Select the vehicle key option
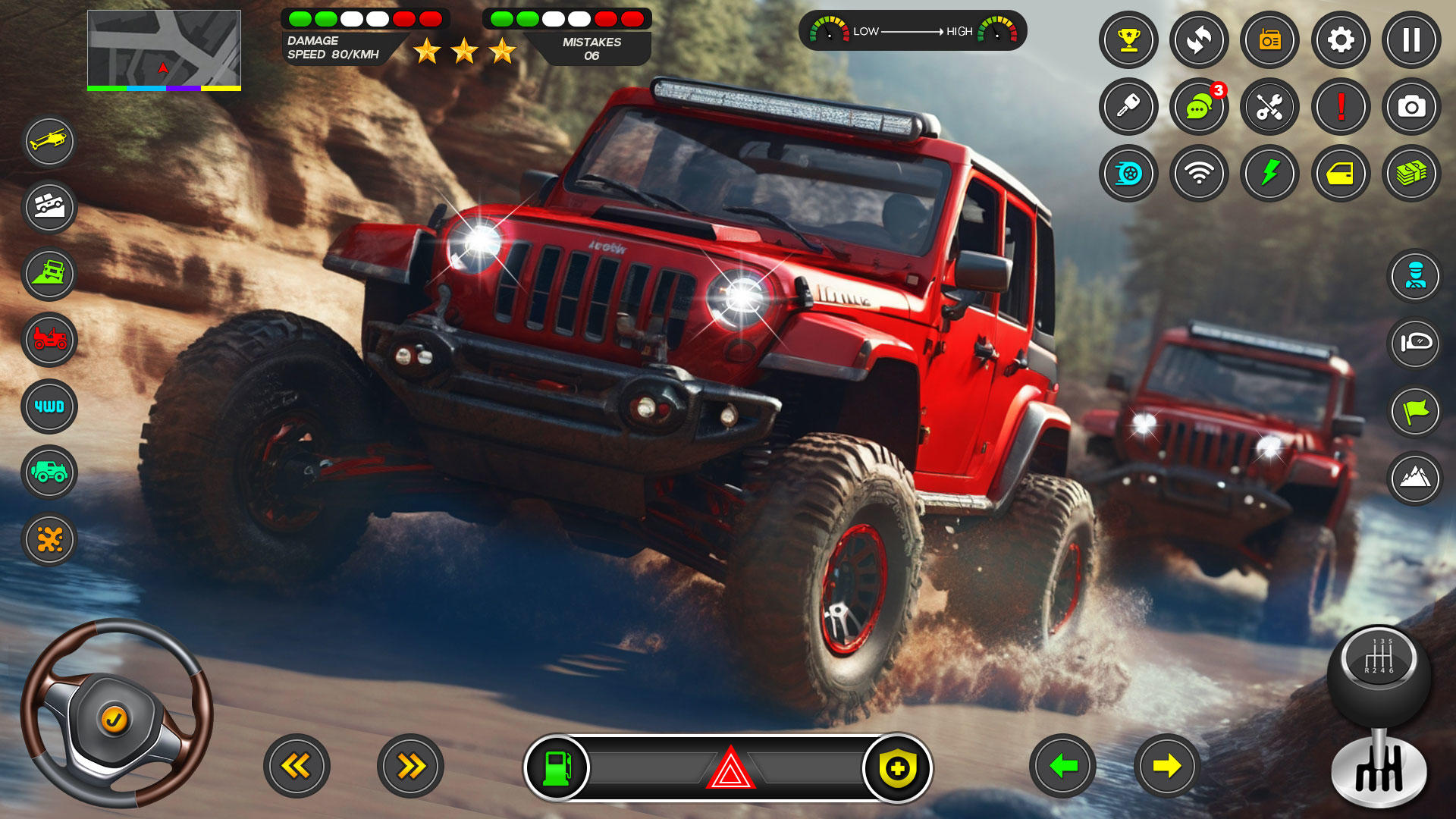This screenshot has width=1456, height=819. pos(1128,107)
